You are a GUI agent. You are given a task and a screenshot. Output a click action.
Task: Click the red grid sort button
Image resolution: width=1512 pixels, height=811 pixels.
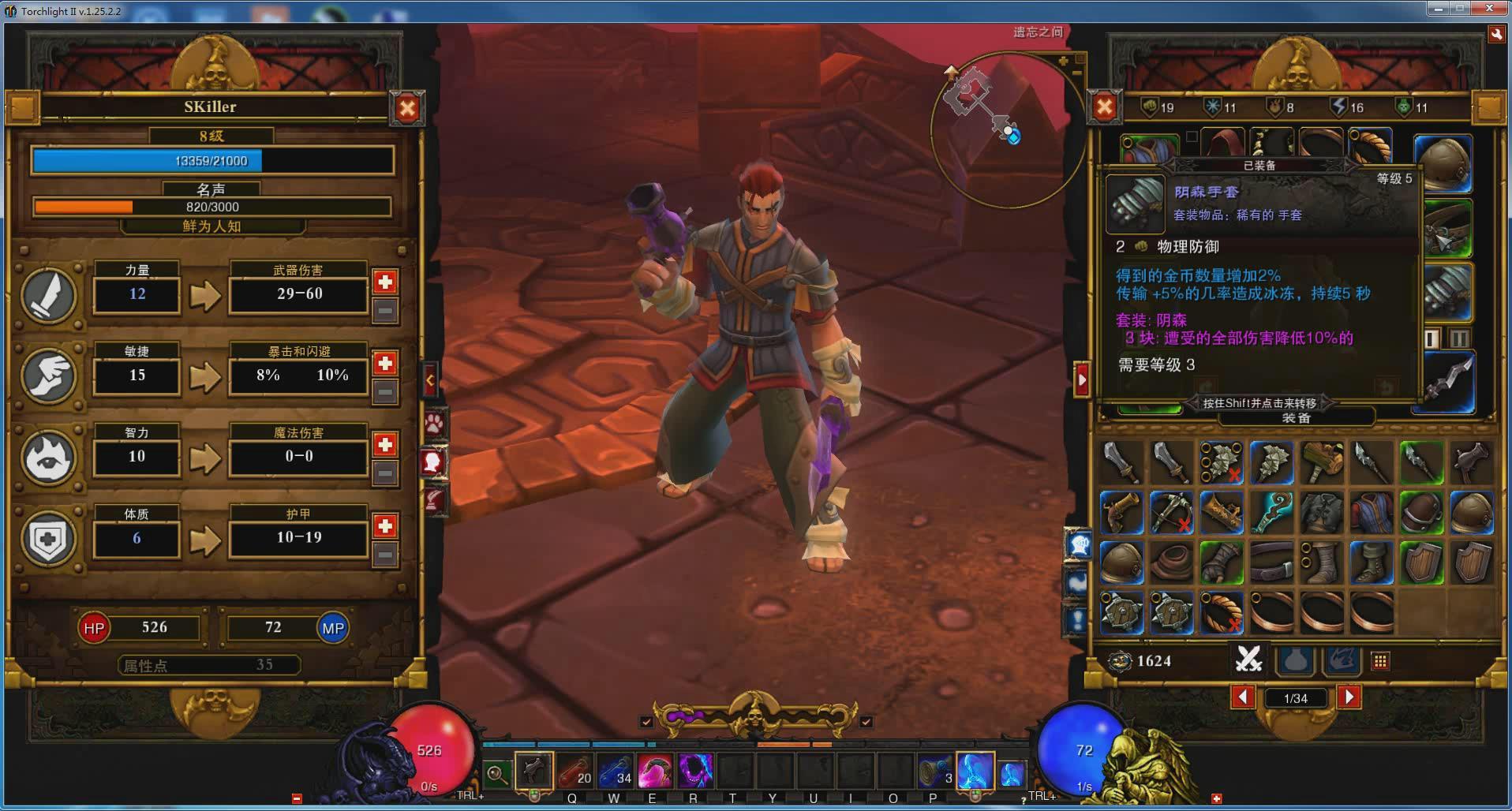point(1380,661)
